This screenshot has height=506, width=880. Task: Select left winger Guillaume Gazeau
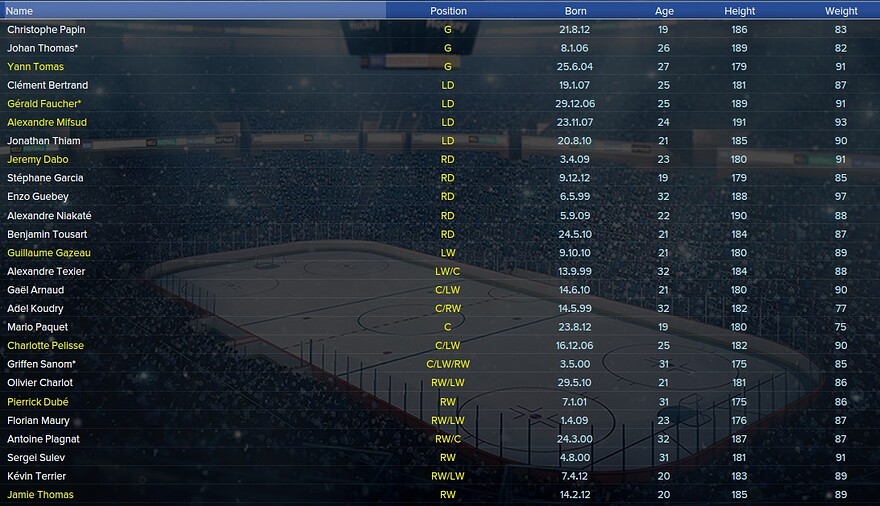48,253
